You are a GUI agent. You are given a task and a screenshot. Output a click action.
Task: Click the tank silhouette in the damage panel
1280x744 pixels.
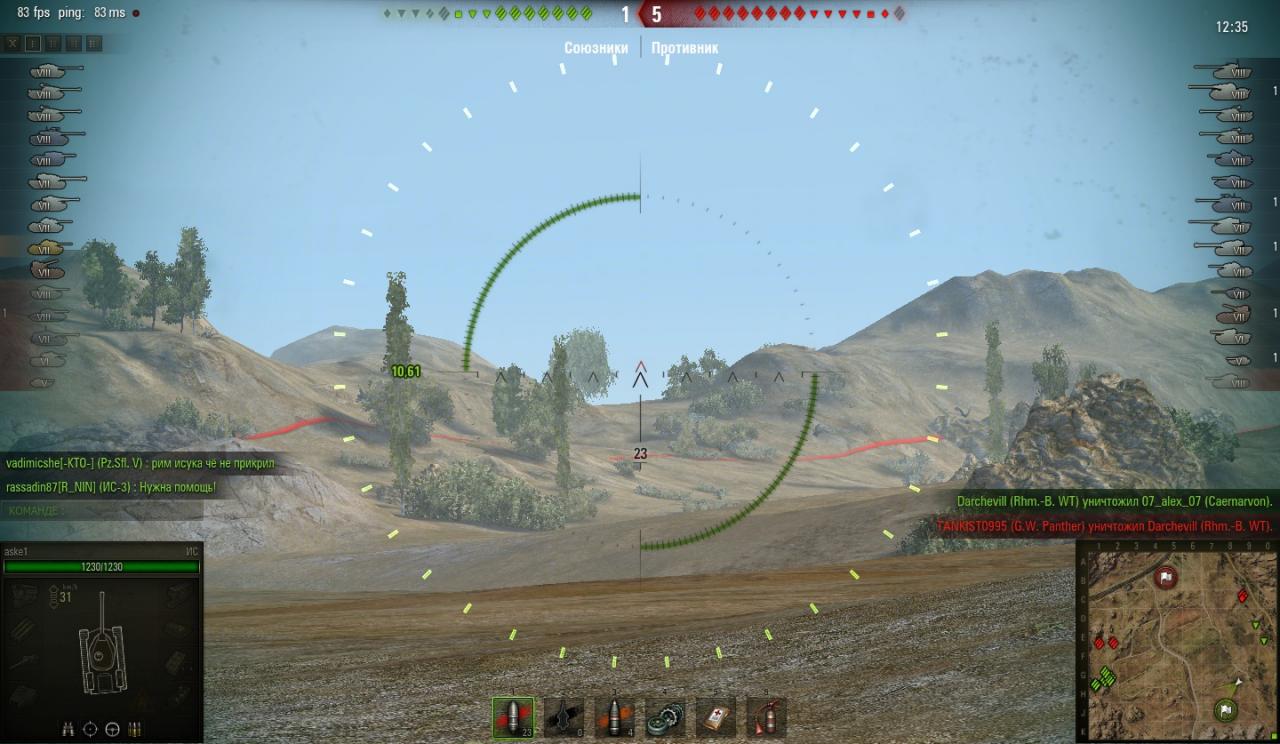point(101,646)
